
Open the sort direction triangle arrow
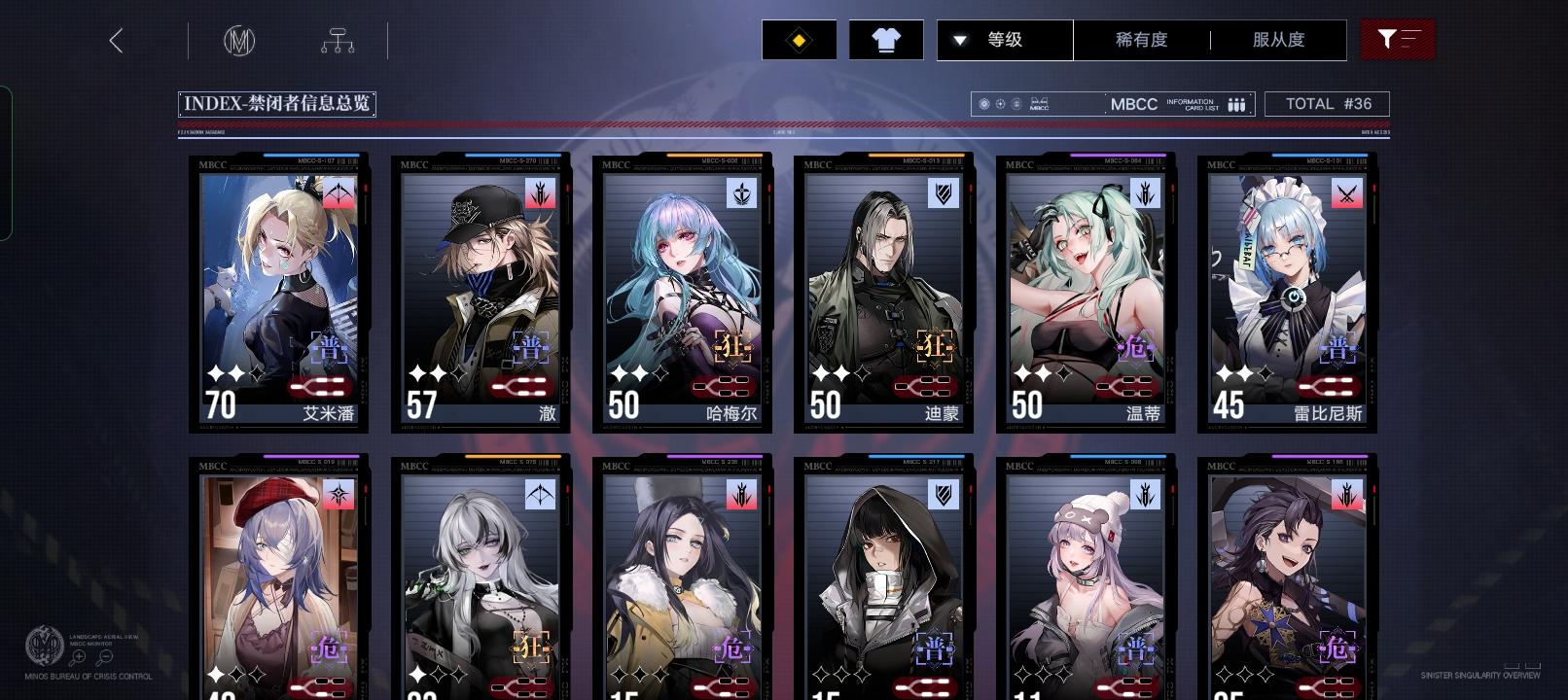[x=959, y=40]
